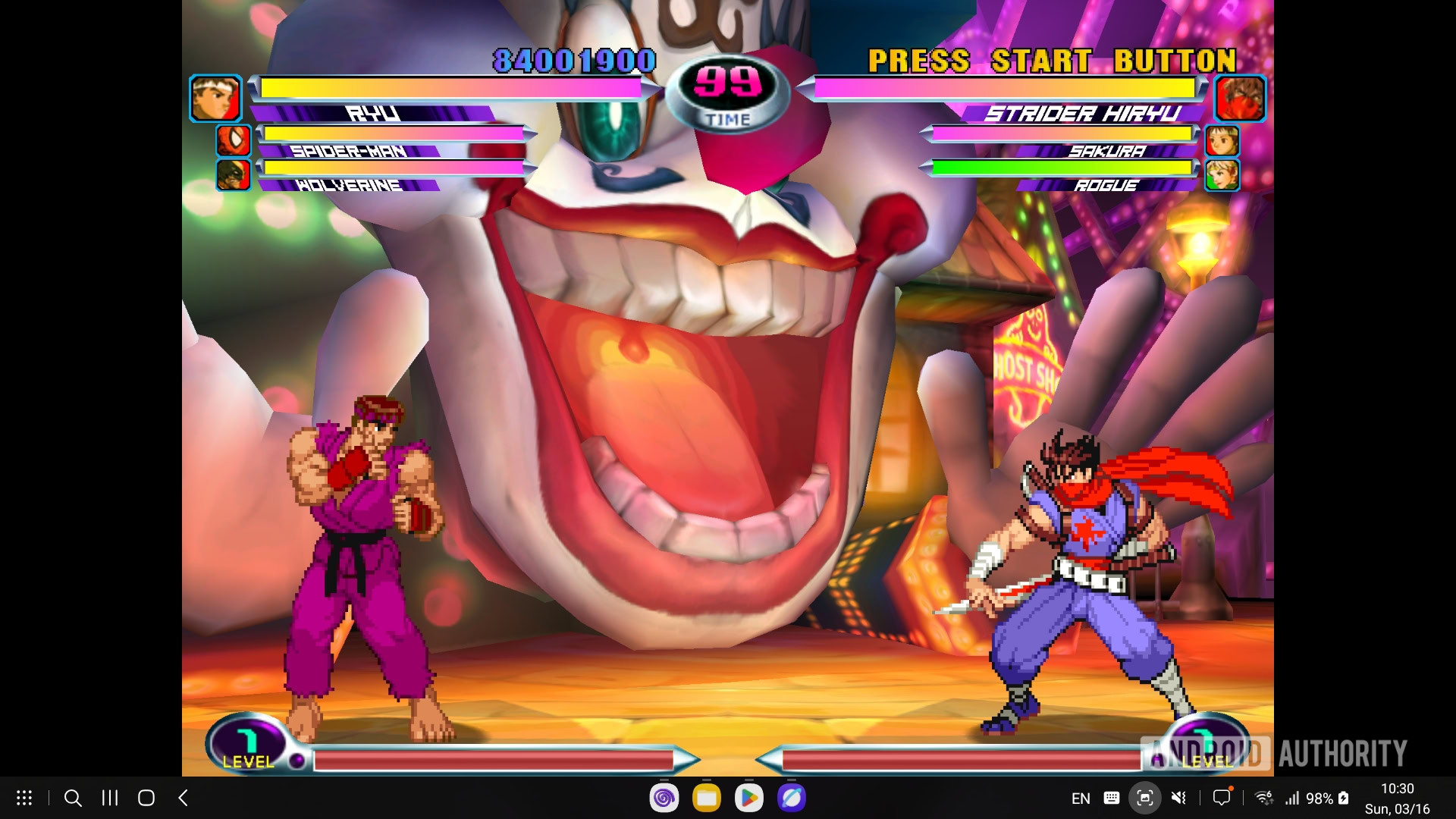Choose the Rogue partner portrait
The width and height of the screenshot is (1456, 819).
coord(1222,174)
